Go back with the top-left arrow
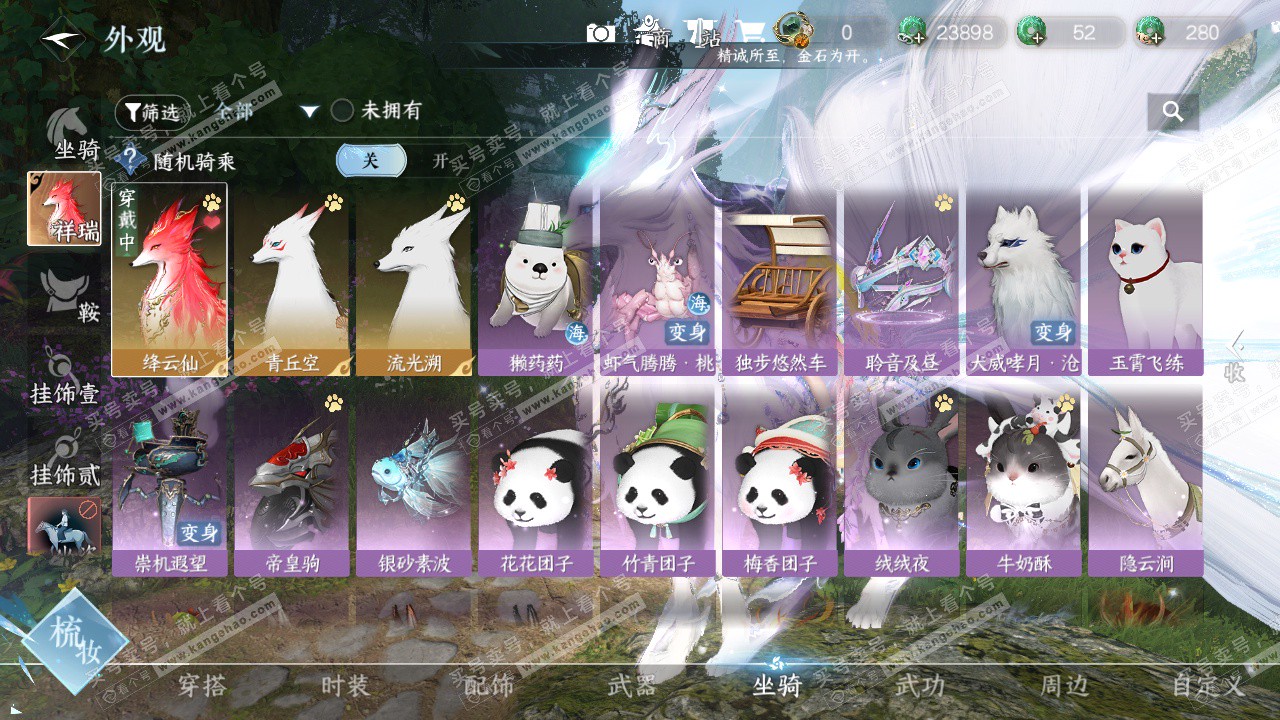This screenshot has width=1280, height=720. [63, 39]
